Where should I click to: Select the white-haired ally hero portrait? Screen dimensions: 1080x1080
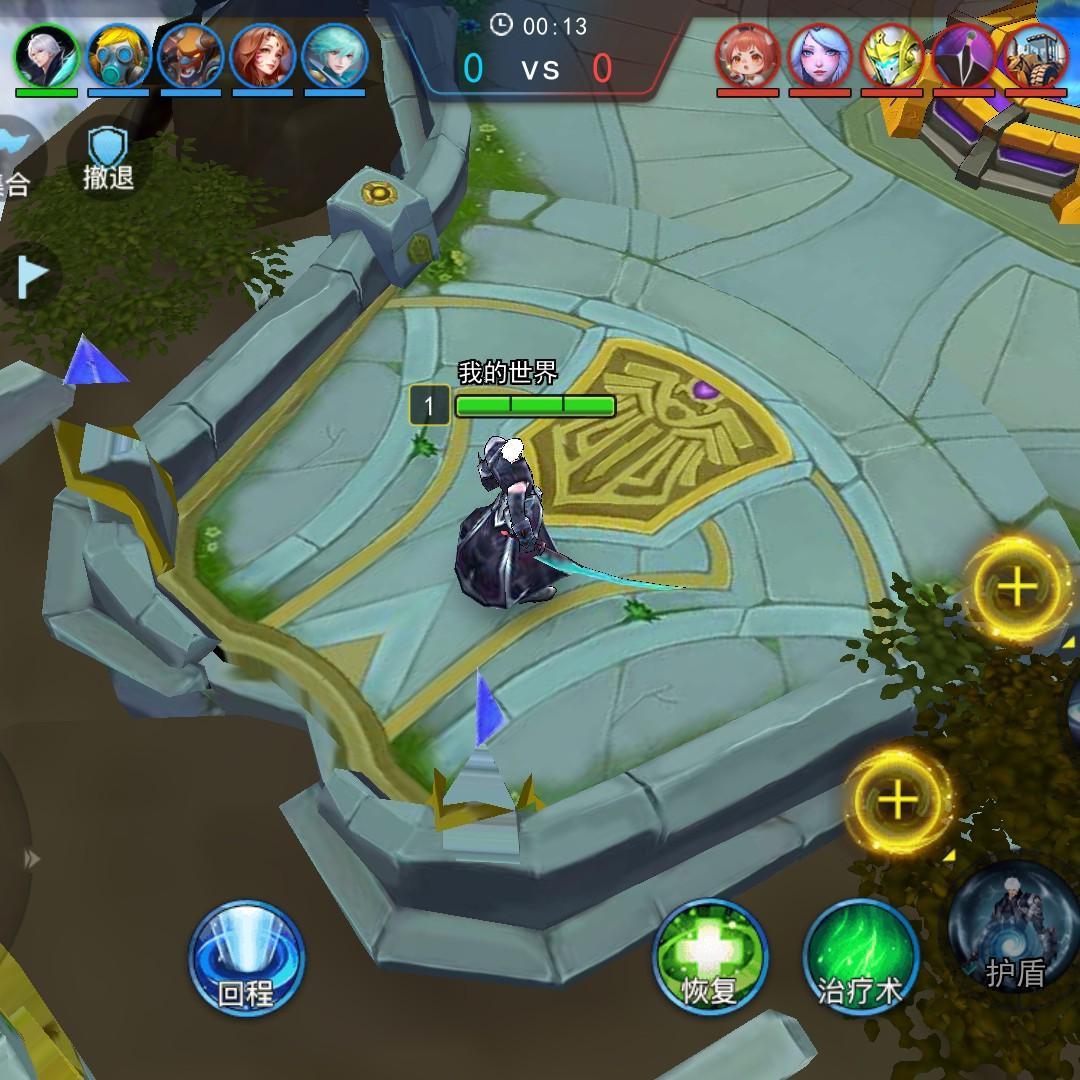tap(46, 56)
